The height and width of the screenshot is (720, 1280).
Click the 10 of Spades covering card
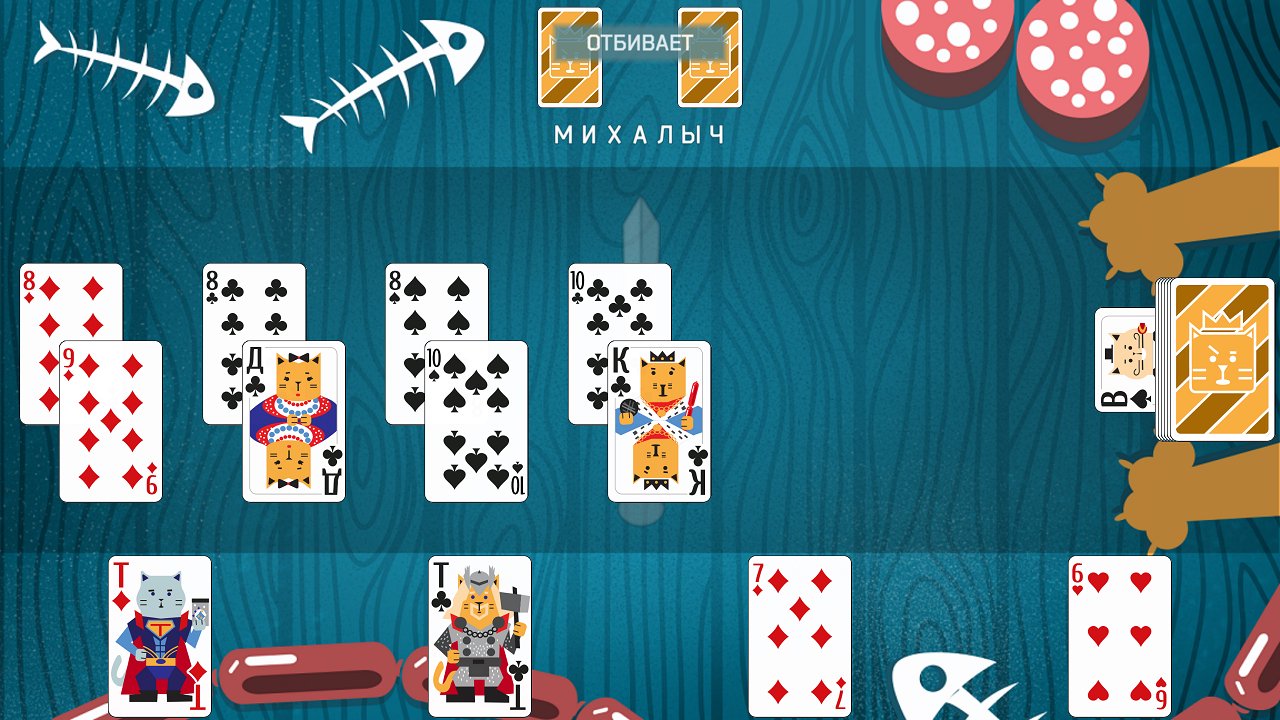pos(476,420)
